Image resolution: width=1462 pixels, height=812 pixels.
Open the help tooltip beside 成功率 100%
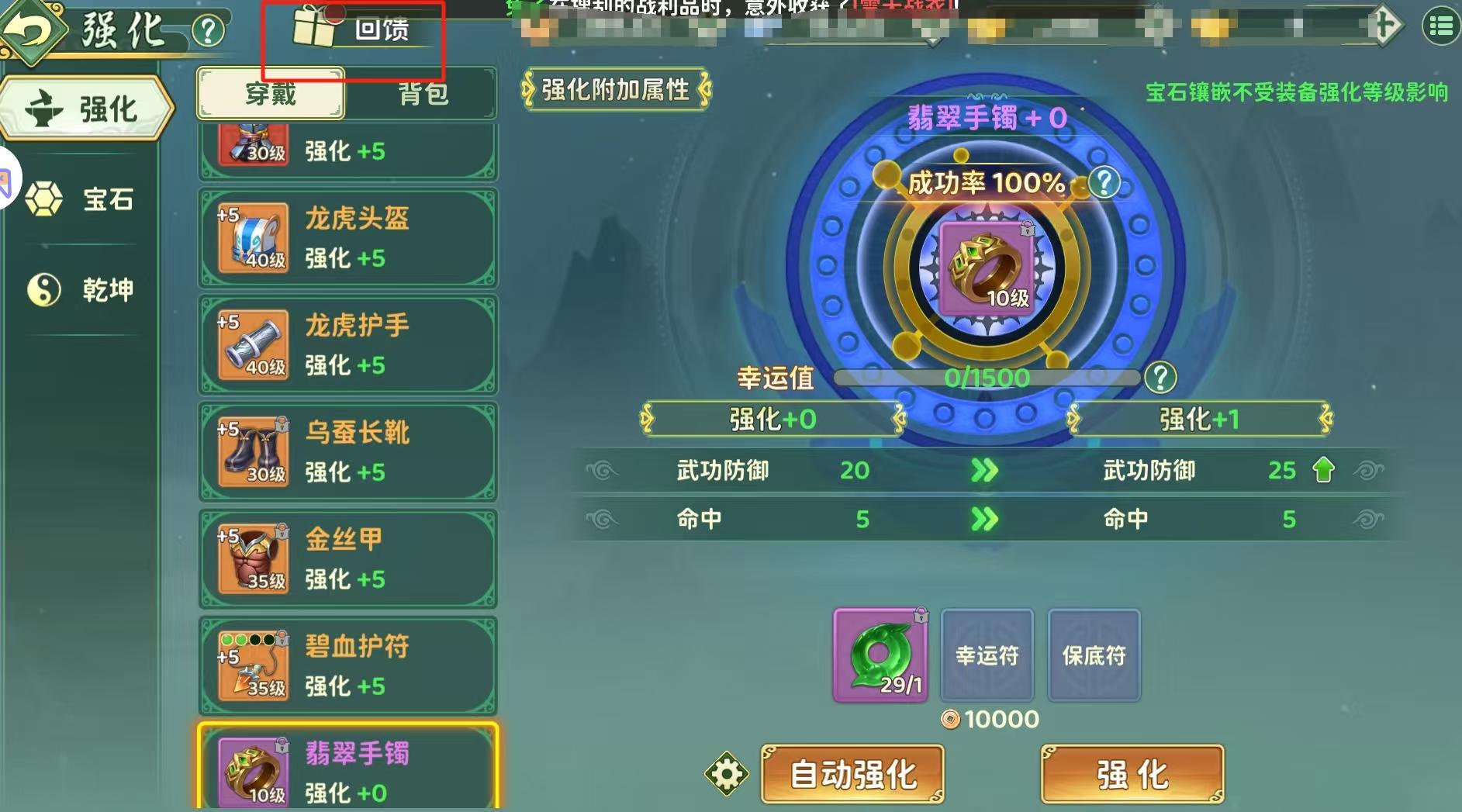[1105, 181]
